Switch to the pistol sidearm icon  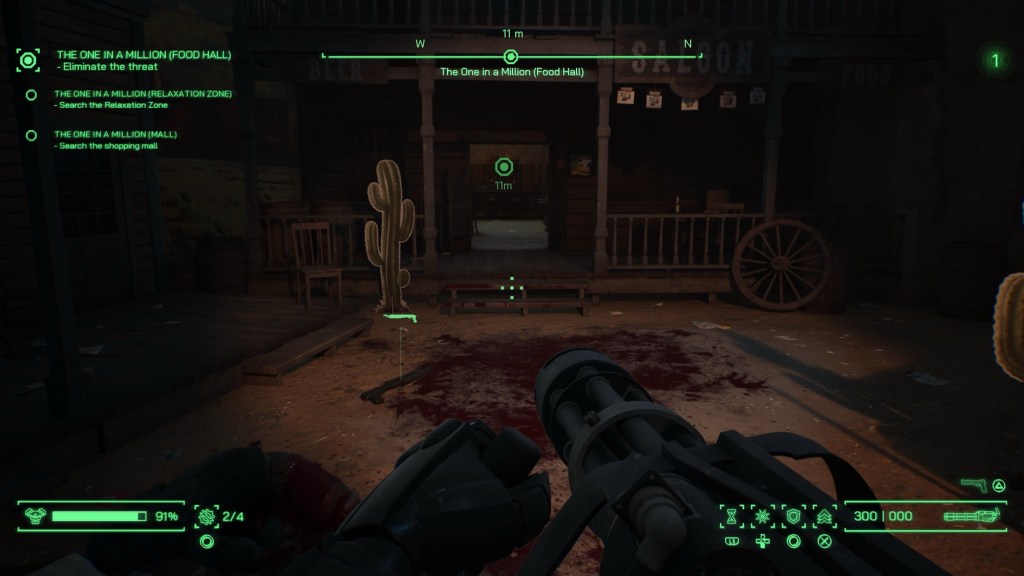click(973, 485)
